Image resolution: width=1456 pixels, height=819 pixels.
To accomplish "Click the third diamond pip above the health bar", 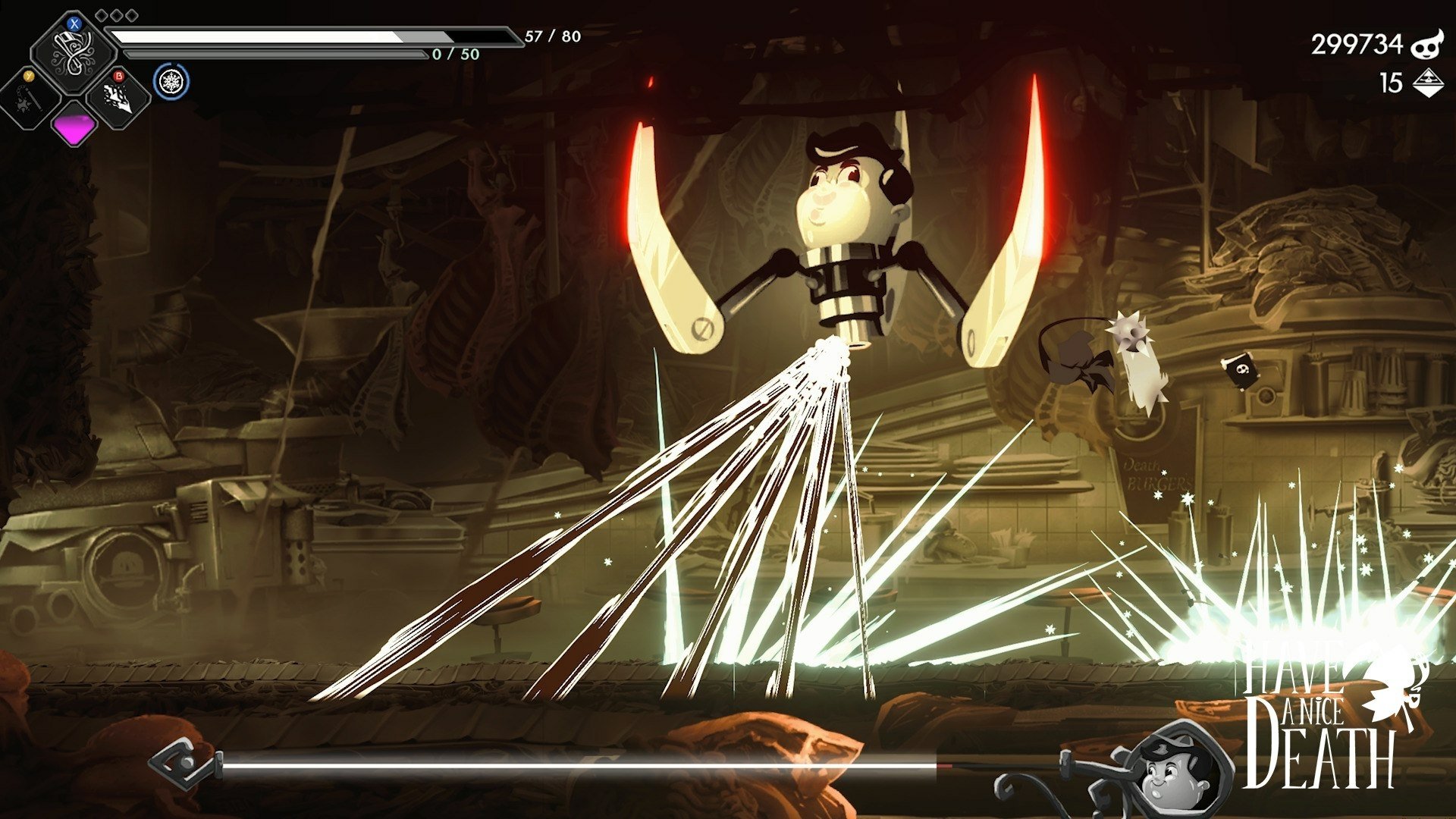I will 131,14.
